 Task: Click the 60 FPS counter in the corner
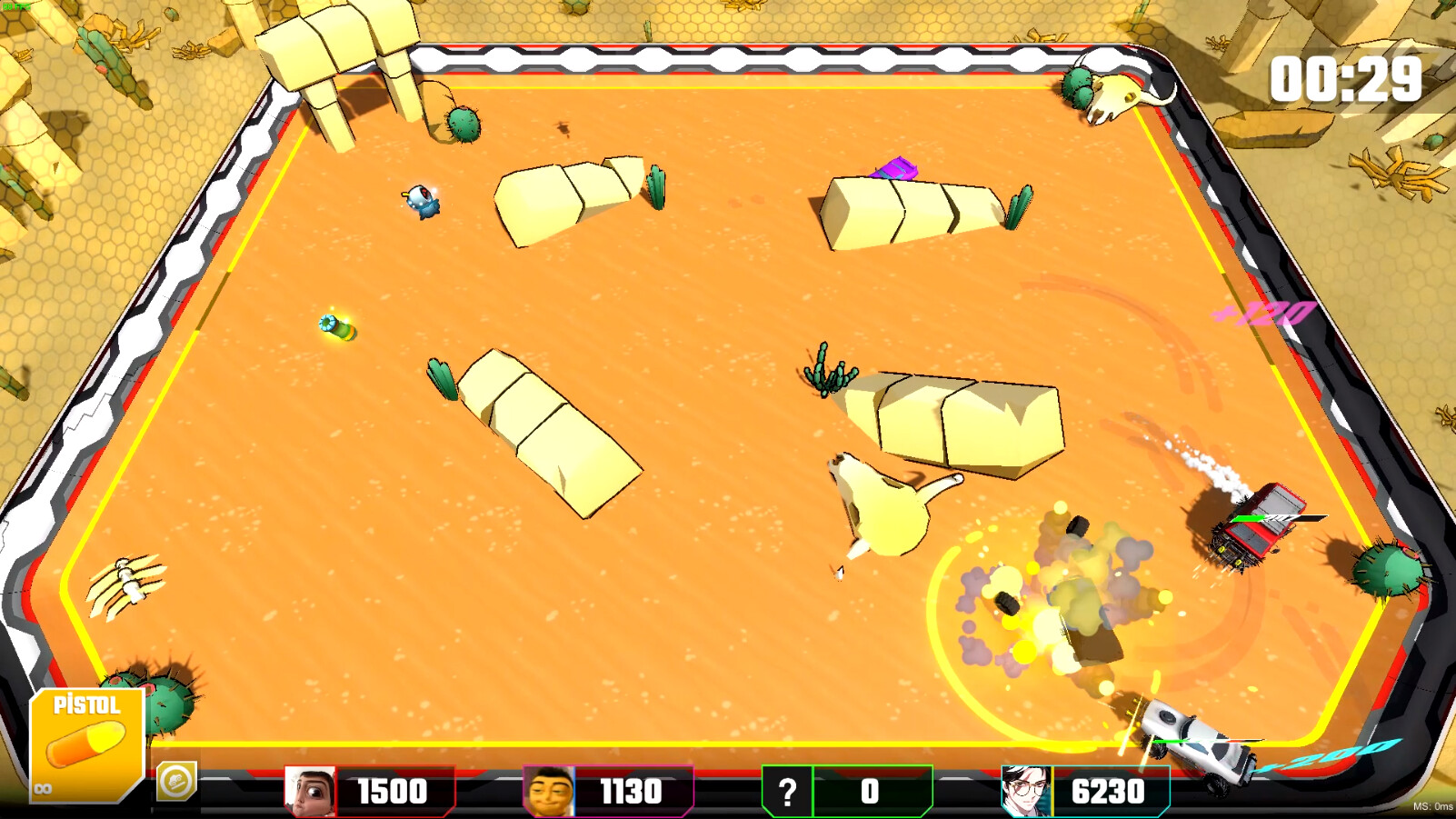pos(18,5)
